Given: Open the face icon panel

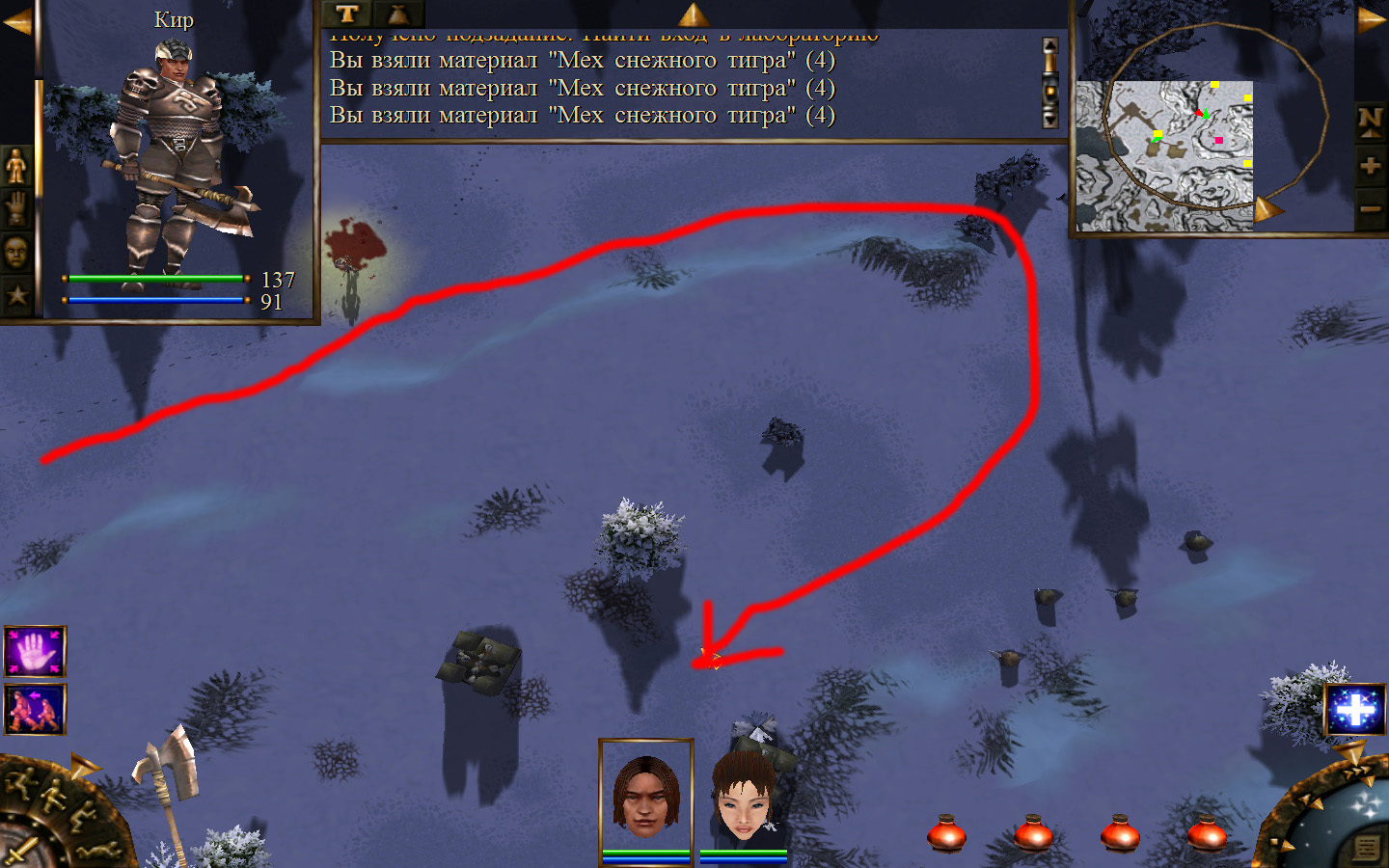Looking at the screenshot, I should click(16, 252).
